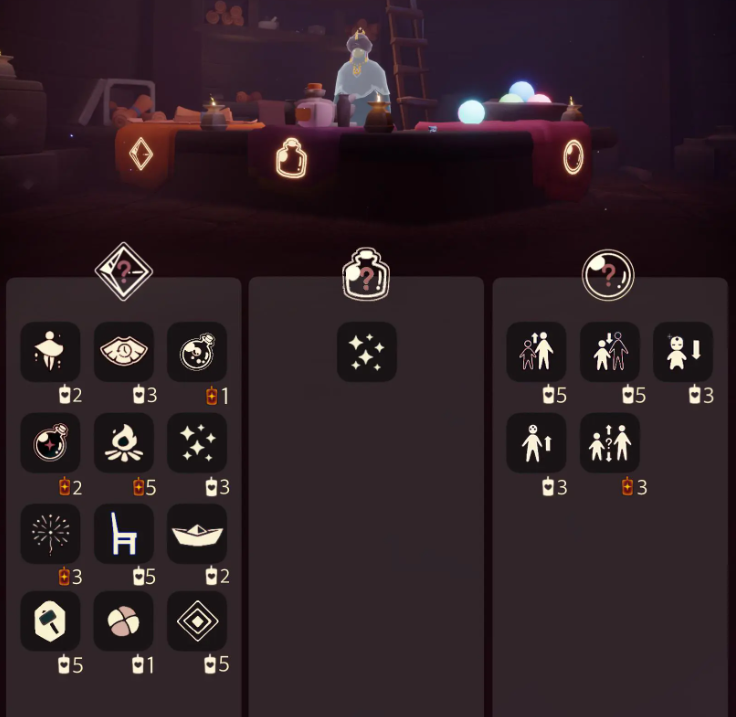Pick the paper boat spell

point(197,533)
